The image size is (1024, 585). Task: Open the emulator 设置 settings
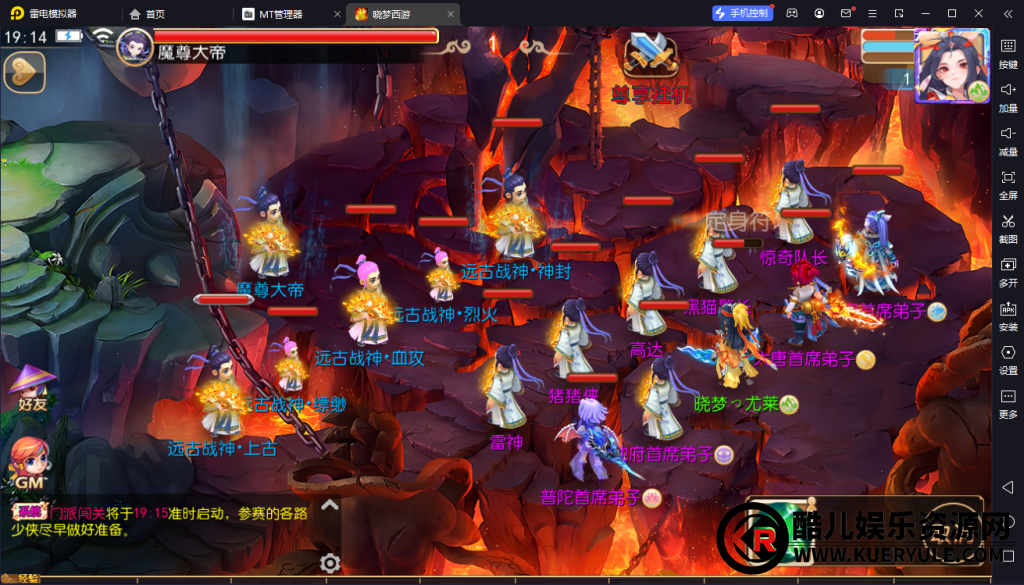pyautogui.click(x=1008, y=360)
